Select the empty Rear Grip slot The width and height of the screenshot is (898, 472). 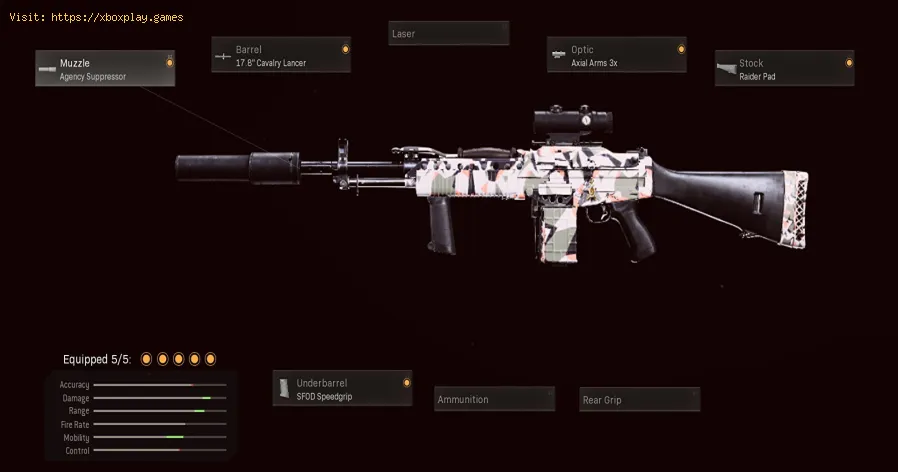click(x=639, y=400)
